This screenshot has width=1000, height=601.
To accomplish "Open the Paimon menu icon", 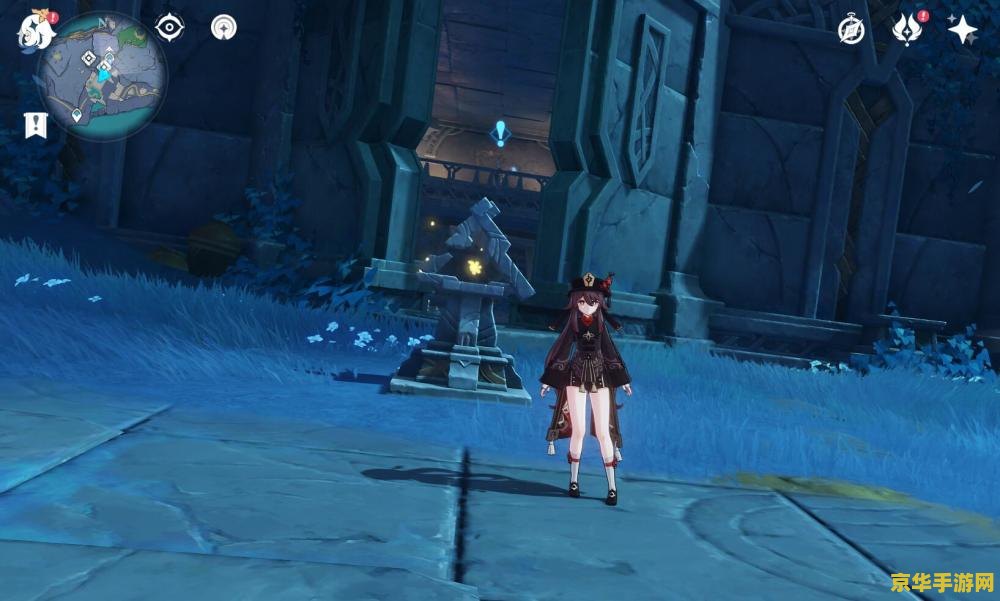I will click(x=32, y=33).
